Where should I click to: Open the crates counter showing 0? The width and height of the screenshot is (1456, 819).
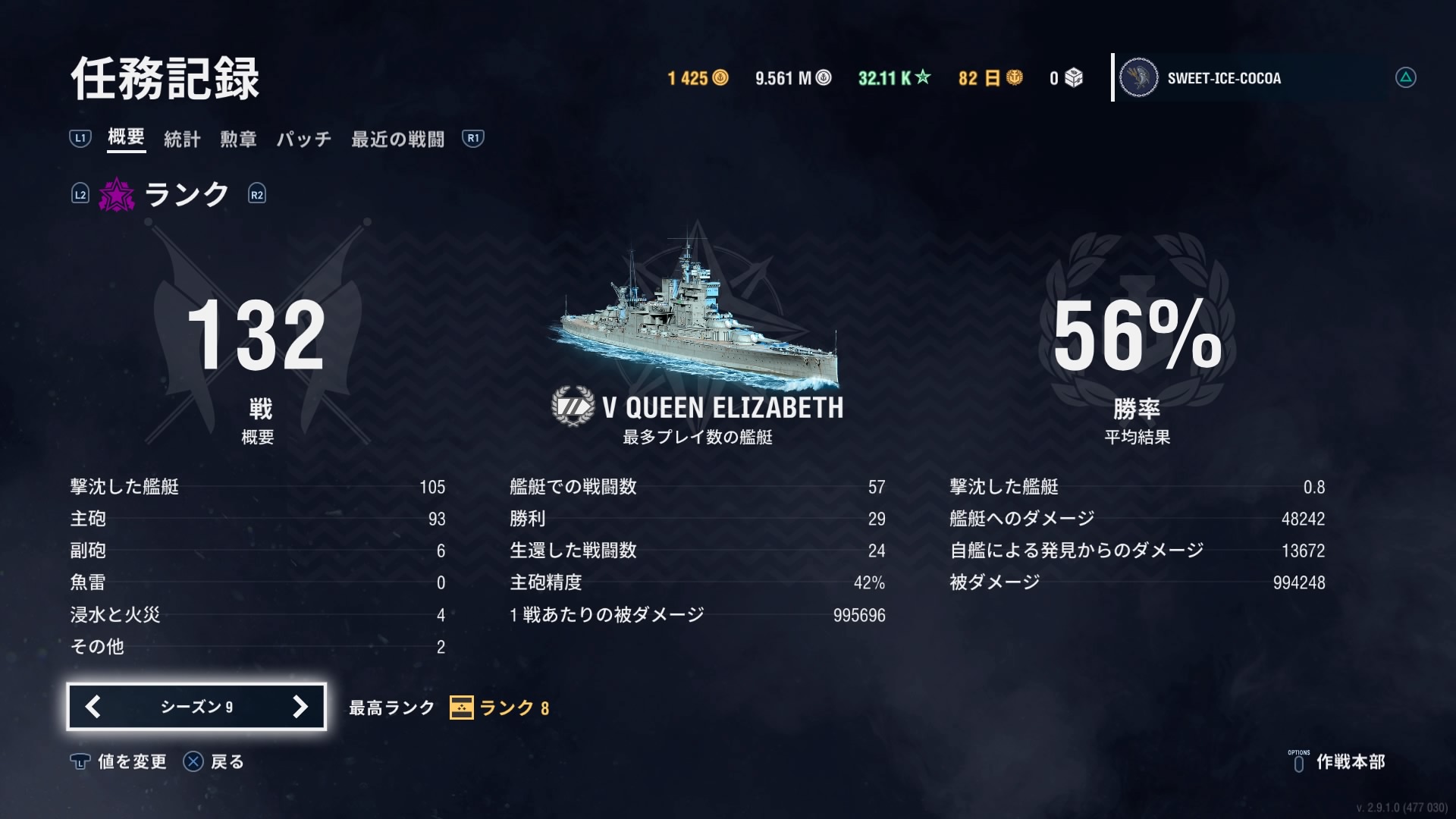tap(1065, 78)
